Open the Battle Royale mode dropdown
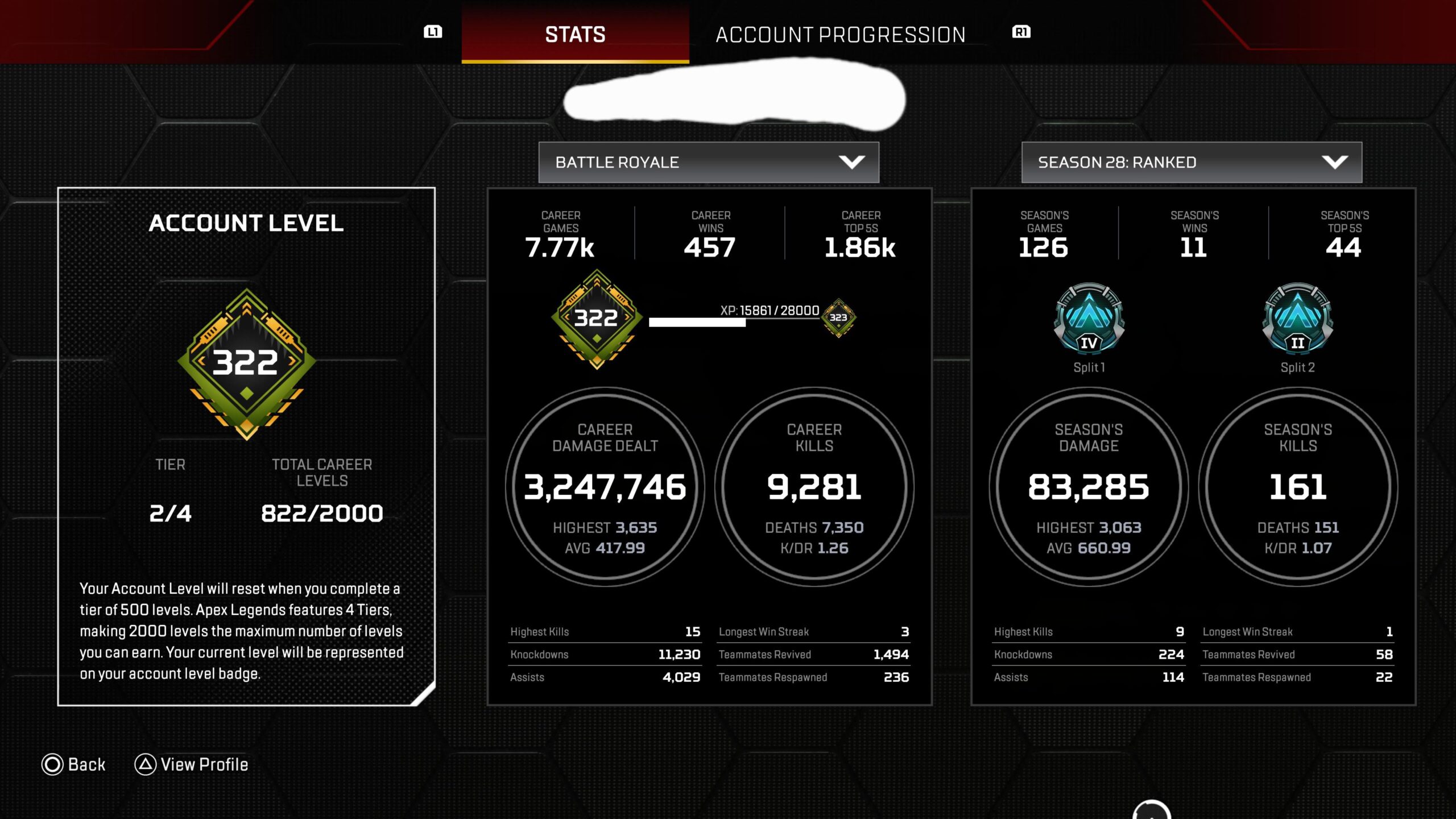 point(708,163)
